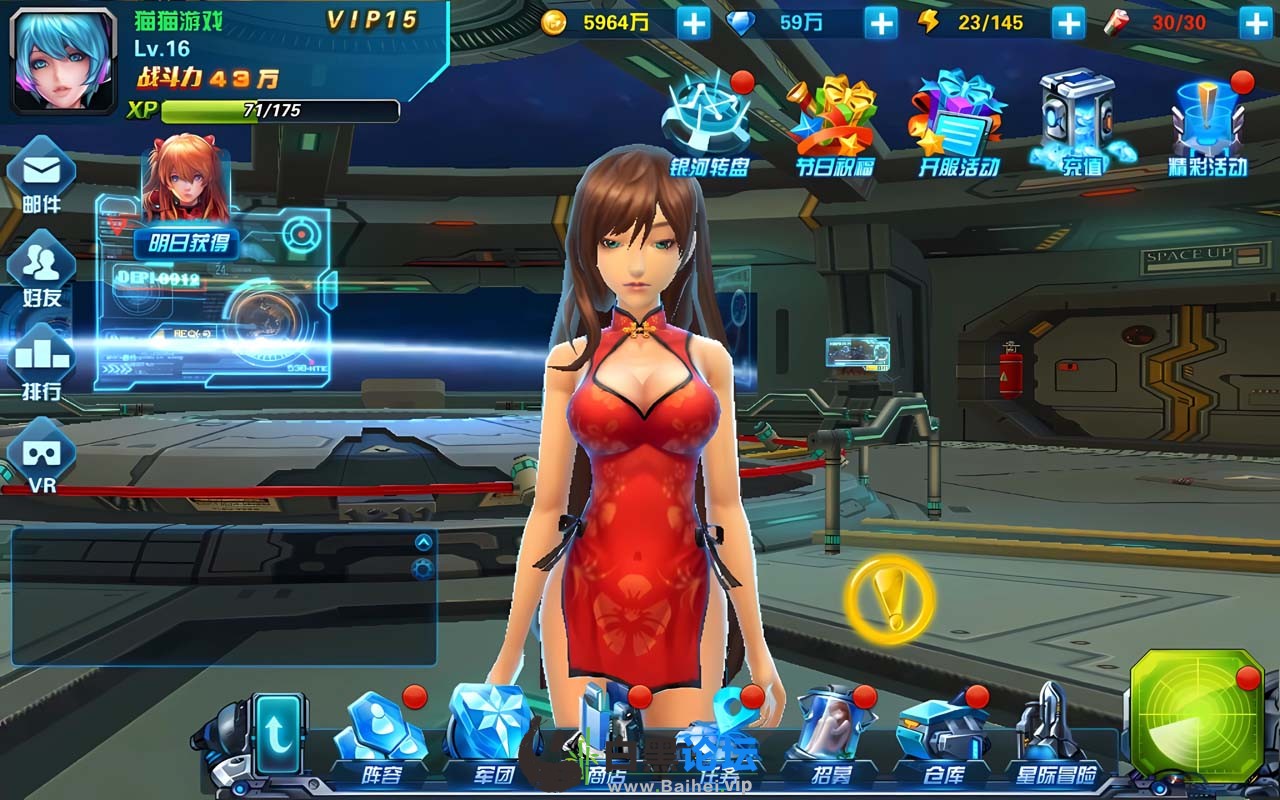Image resolution: width=1280 pixels, height=800 pixels.
Task: Open the 好友 friends list
Action: coord(41,268)
